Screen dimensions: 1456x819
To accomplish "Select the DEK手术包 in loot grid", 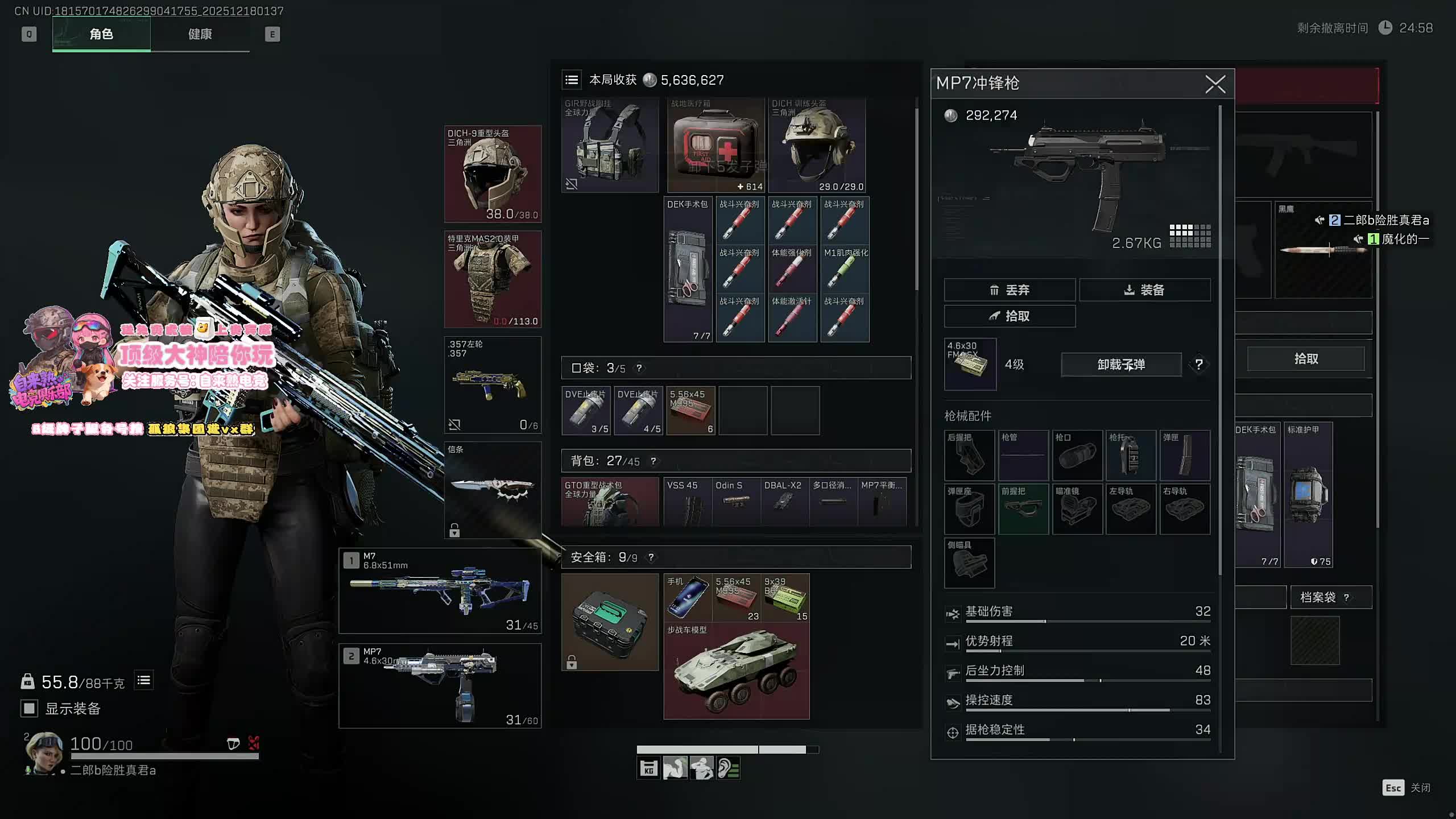I will [x=688, y=270].
